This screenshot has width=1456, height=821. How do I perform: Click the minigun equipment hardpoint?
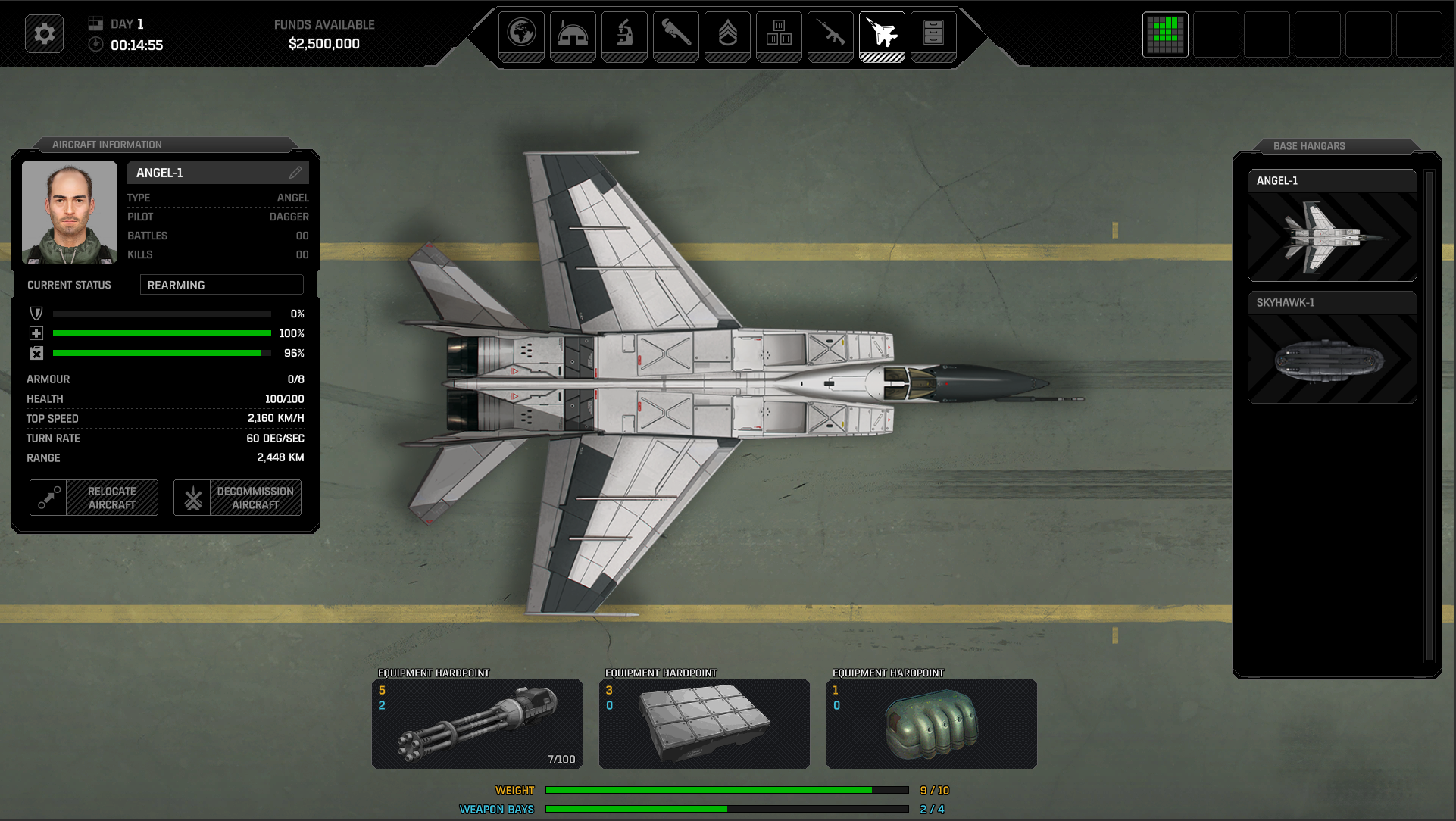pos(476,723)
